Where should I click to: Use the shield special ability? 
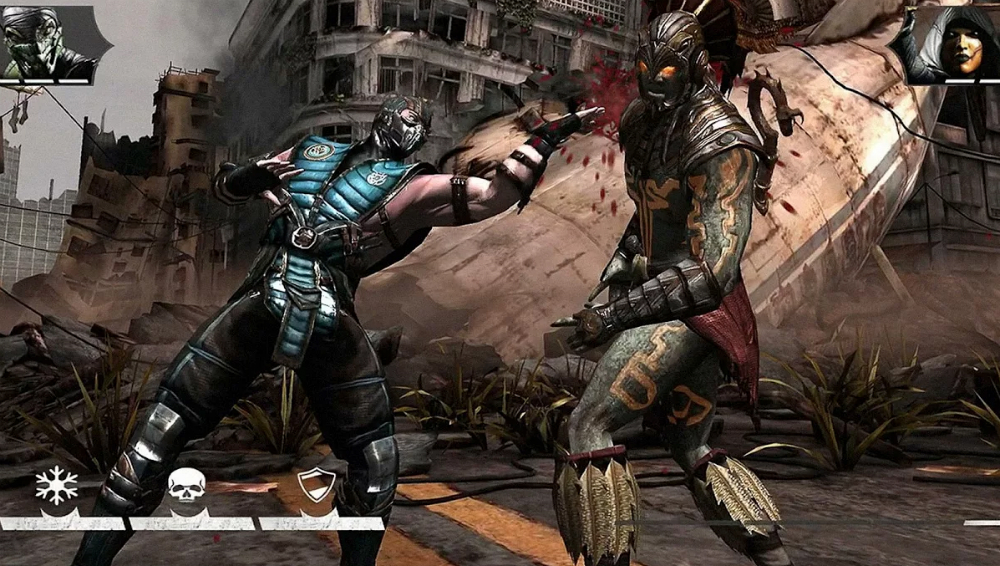pyautogui.click(x=316, y=486)
